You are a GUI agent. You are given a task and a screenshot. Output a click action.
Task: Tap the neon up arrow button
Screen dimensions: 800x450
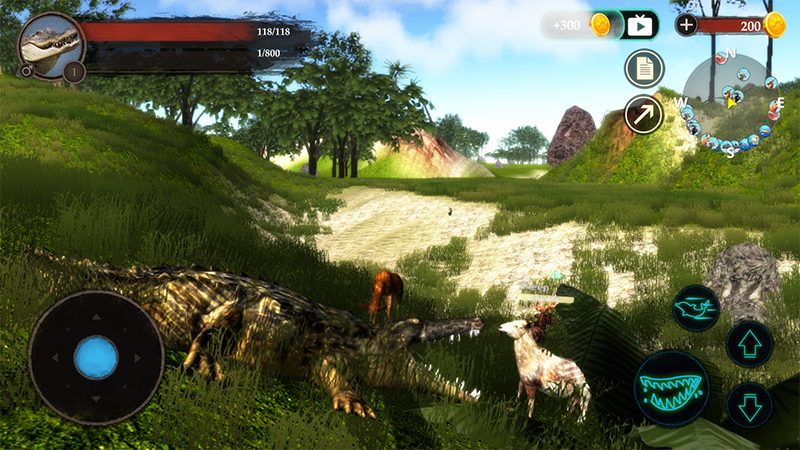click(x=749, y=344)
